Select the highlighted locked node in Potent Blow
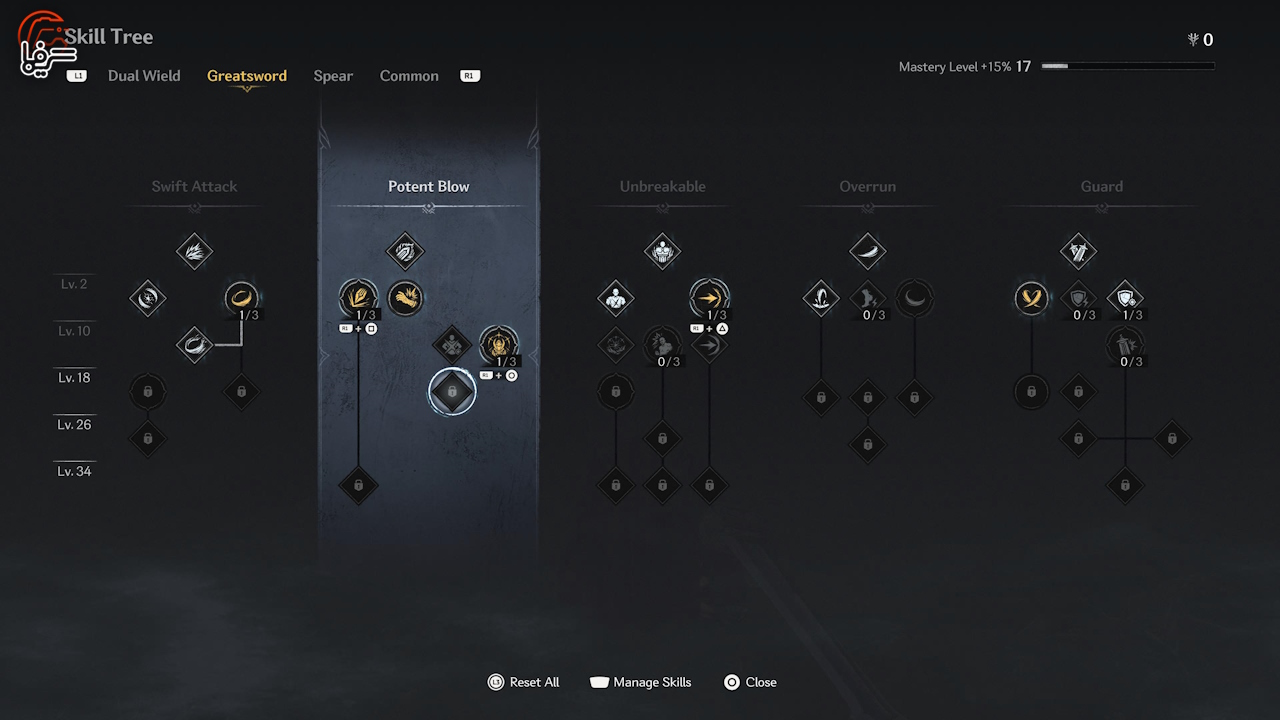 pyautogui.click(x=452, y=391)
